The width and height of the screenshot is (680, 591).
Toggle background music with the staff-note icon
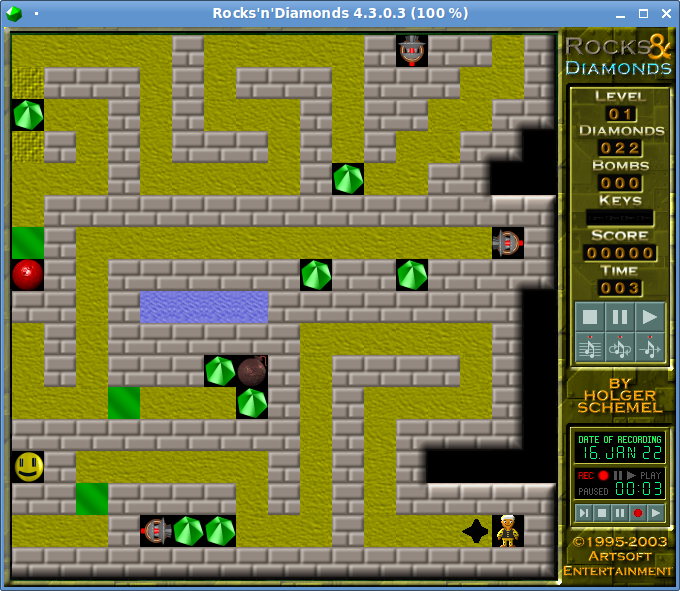click(590, 347)
